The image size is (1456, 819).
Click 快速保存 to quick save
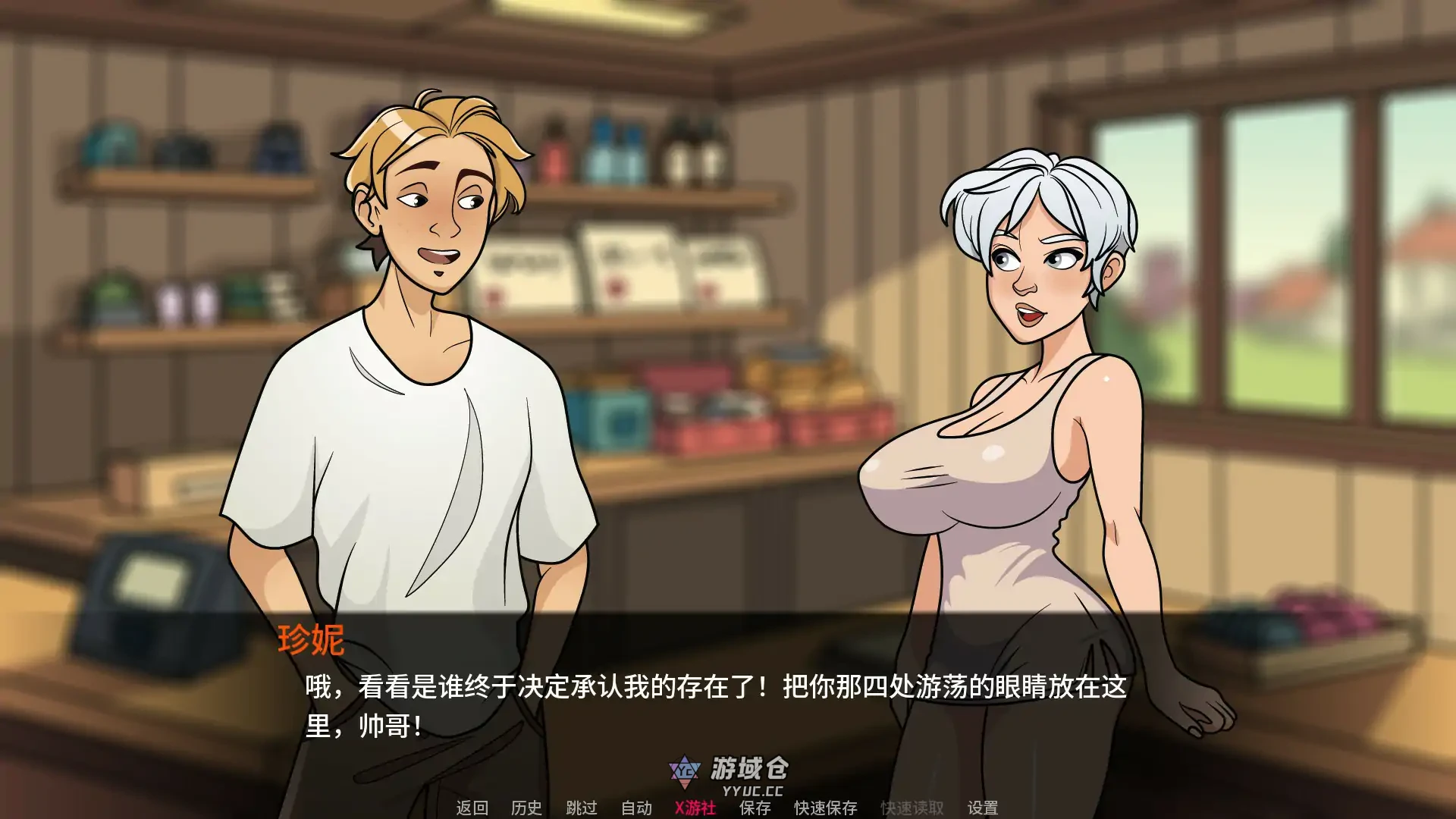click(x=827, y=809)
